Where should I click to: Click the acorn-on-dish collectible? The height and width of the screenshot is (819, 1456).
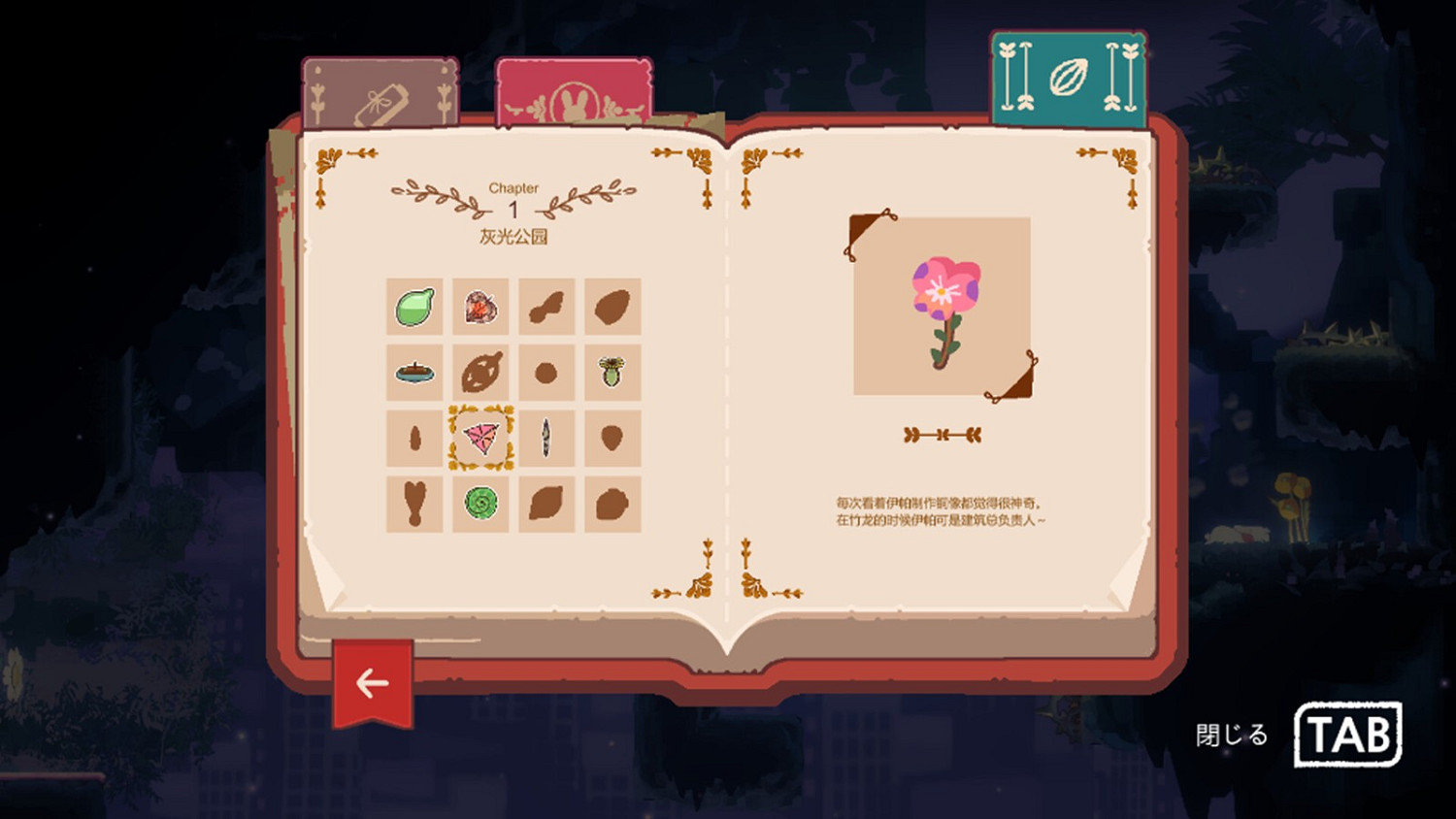415,372
